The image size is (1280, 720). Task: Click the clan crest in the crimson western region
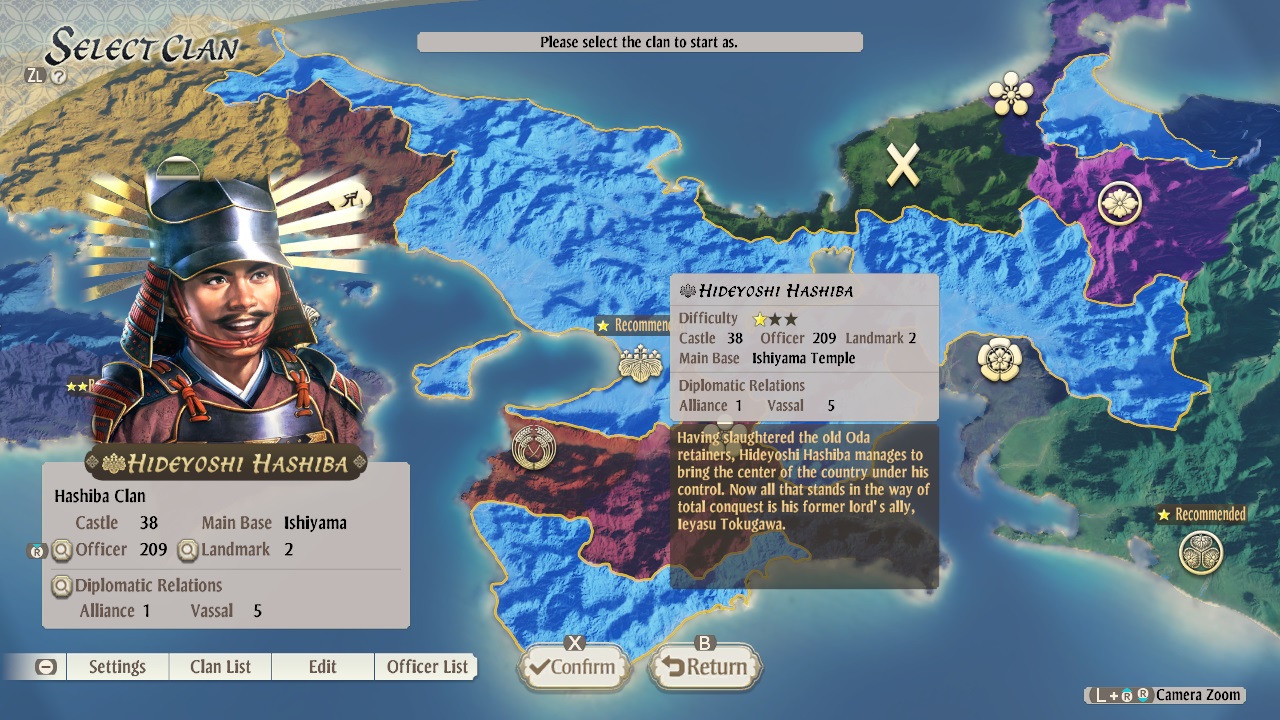[535, 449]
